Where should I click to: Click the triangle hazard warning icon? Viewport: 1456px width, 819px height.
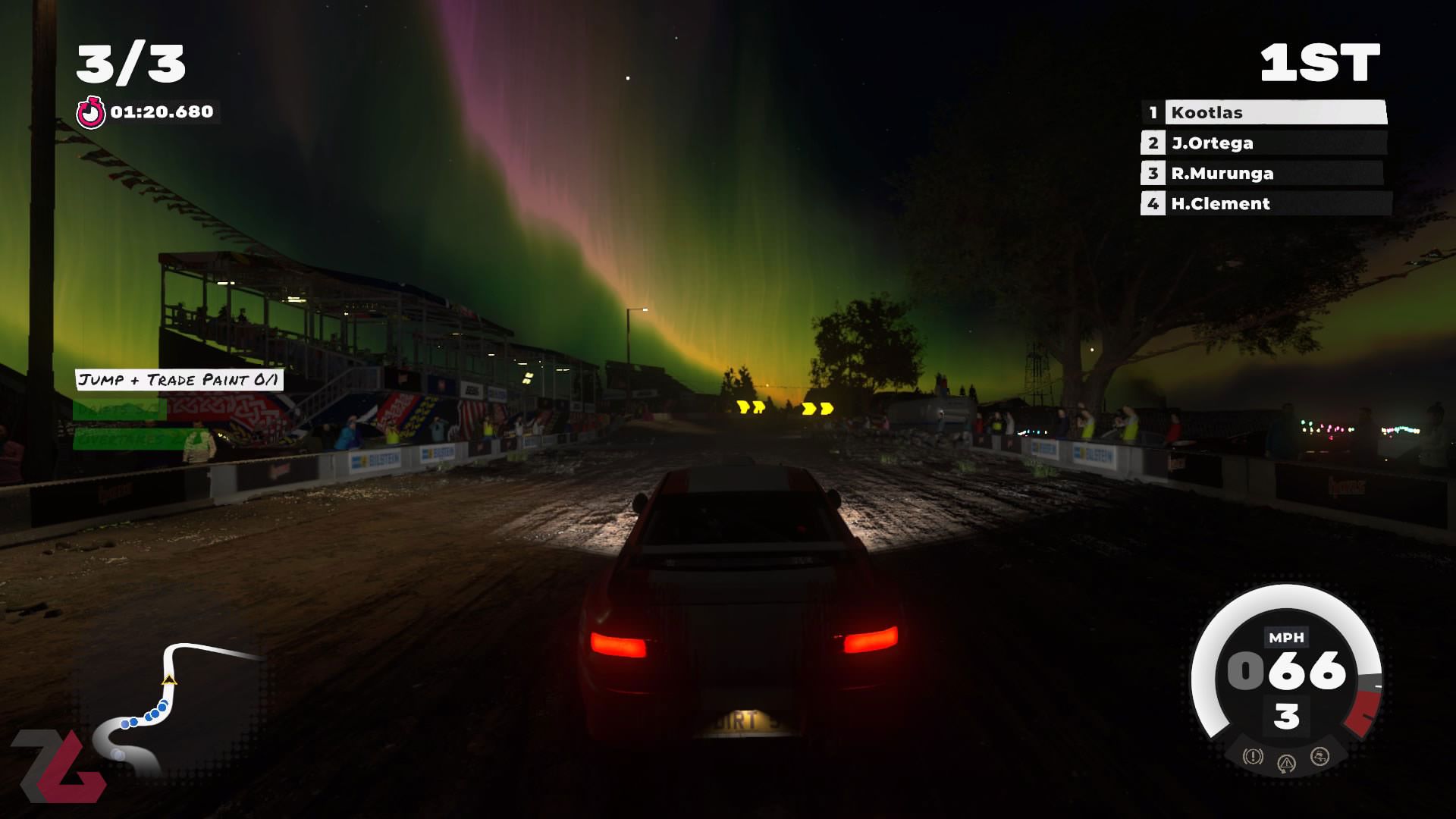(x=1286, y=764)
